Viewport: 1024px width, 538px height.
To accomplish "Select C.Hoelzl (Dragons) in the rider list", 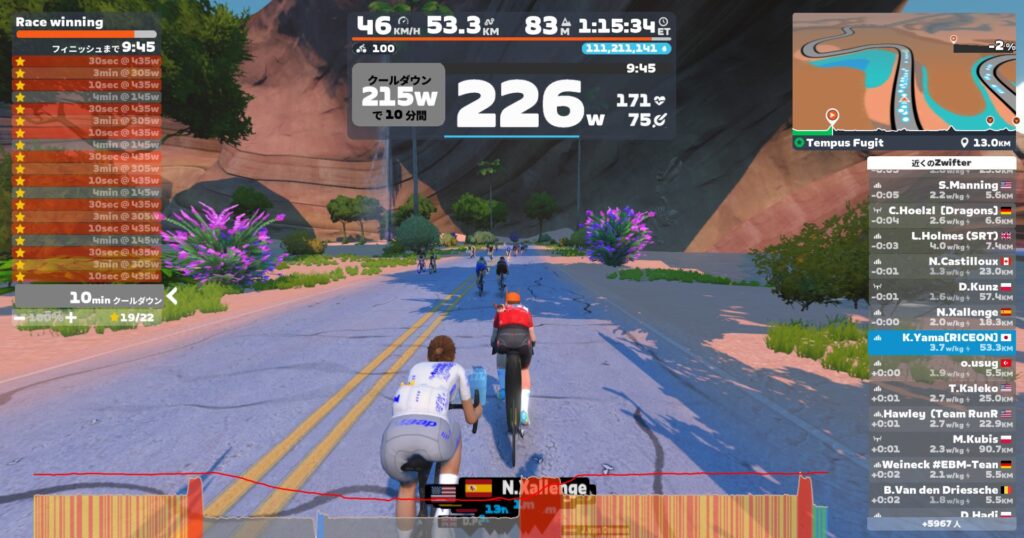I will [x=941, y=215].
